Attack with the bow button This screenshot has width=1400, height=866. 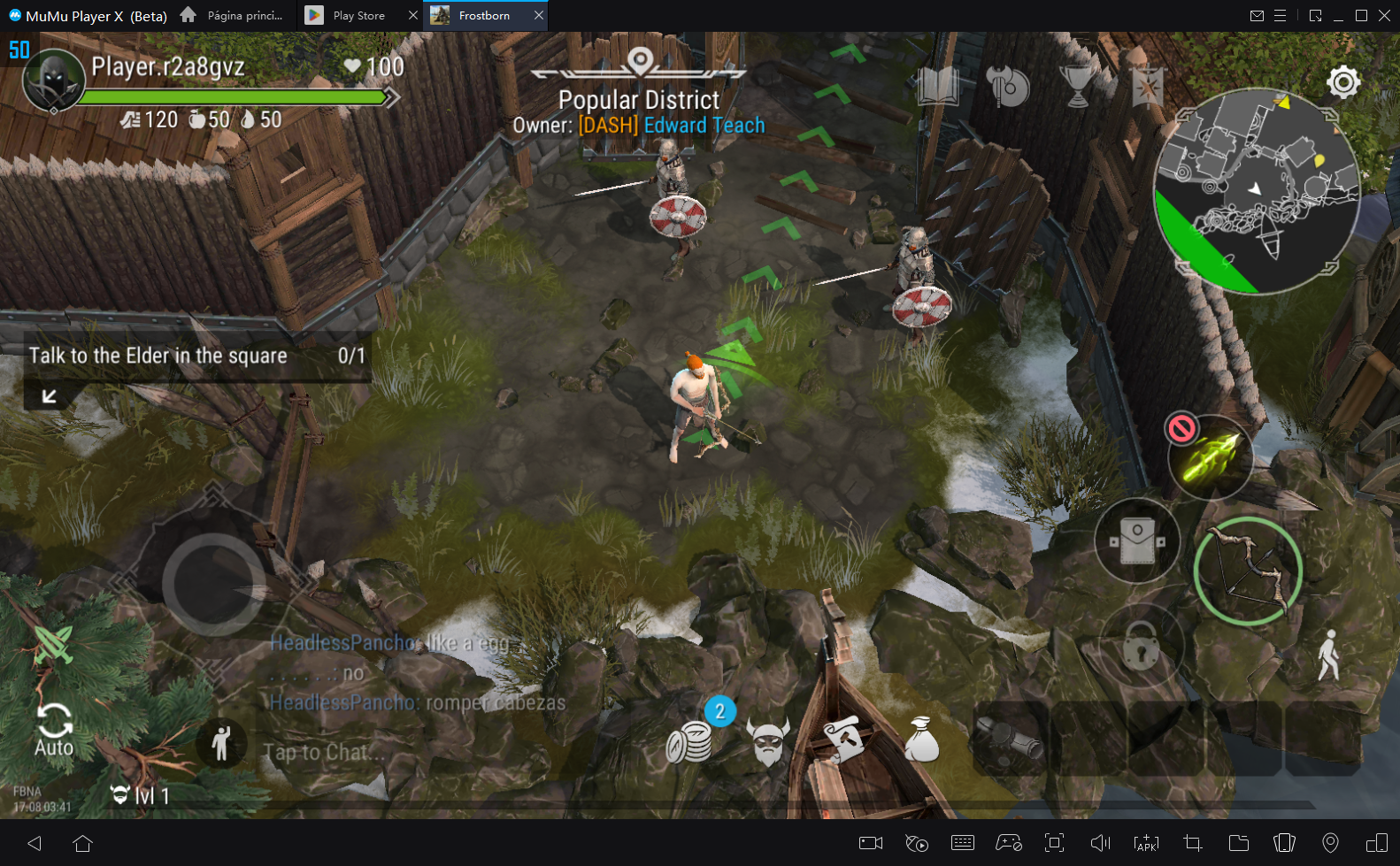click(x=1247, y=571)
